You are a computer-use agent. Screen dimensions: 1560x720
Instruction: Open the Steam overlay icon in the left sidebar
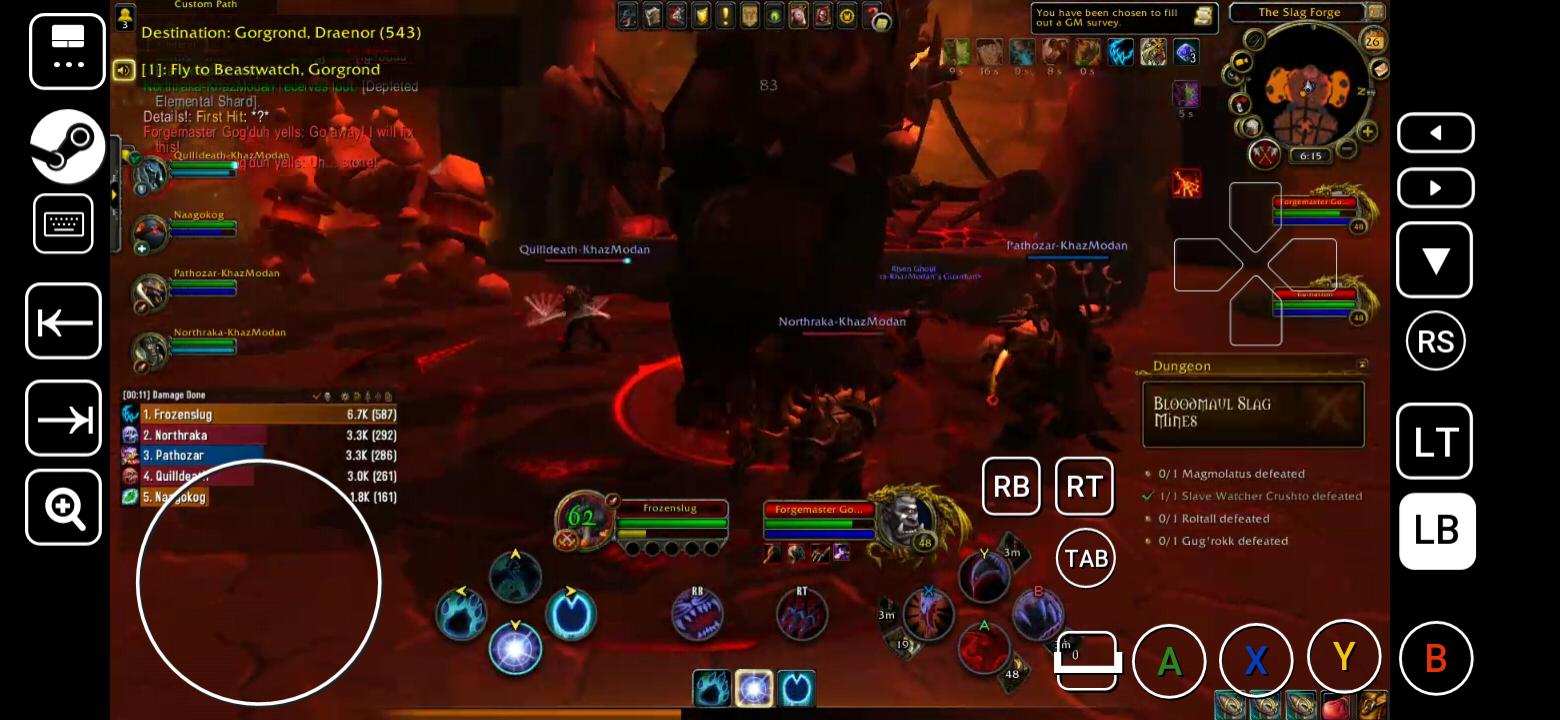(x=66, y=146)
